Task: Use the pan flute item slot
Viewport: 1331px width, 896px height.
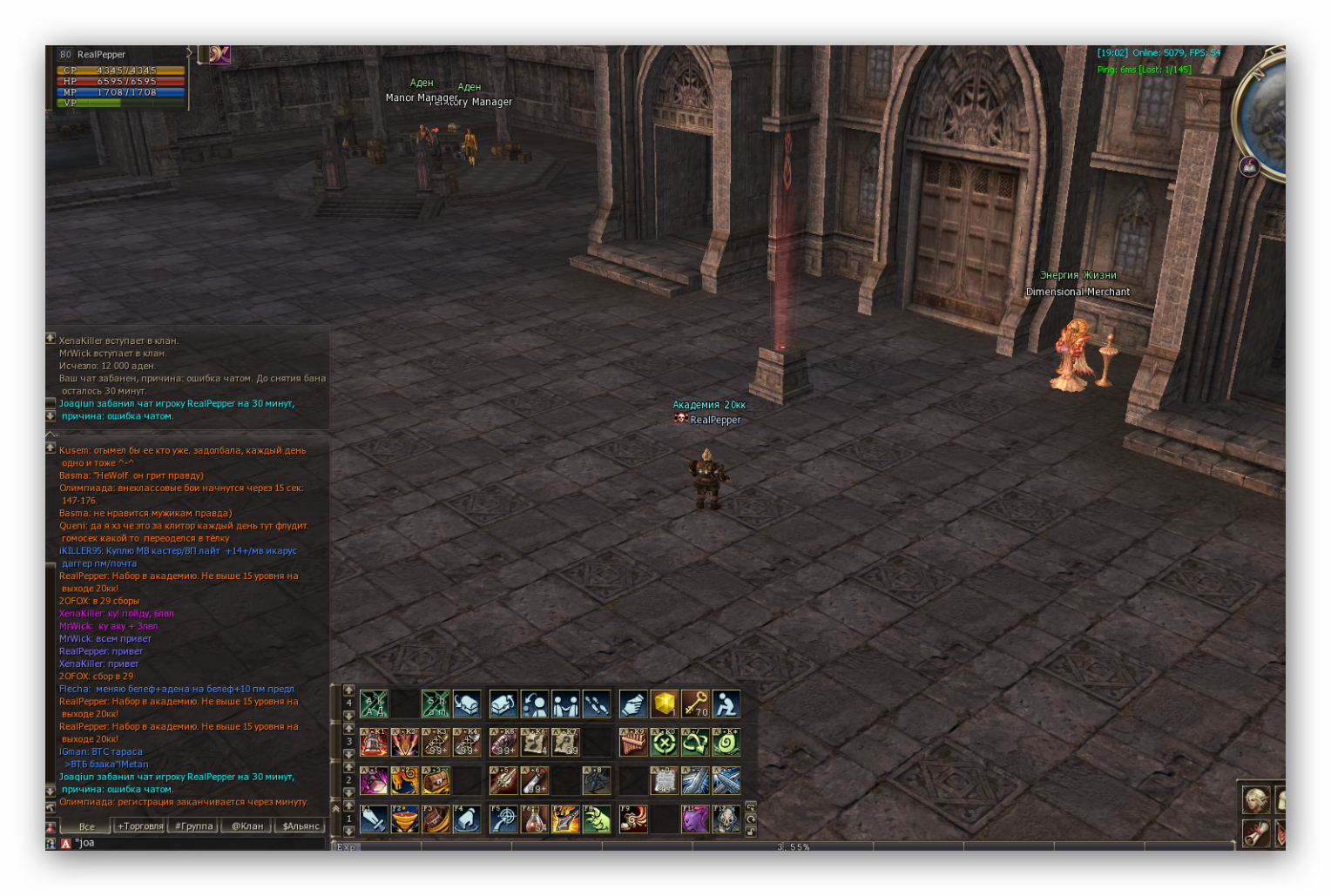Action: tap(633, 742)
